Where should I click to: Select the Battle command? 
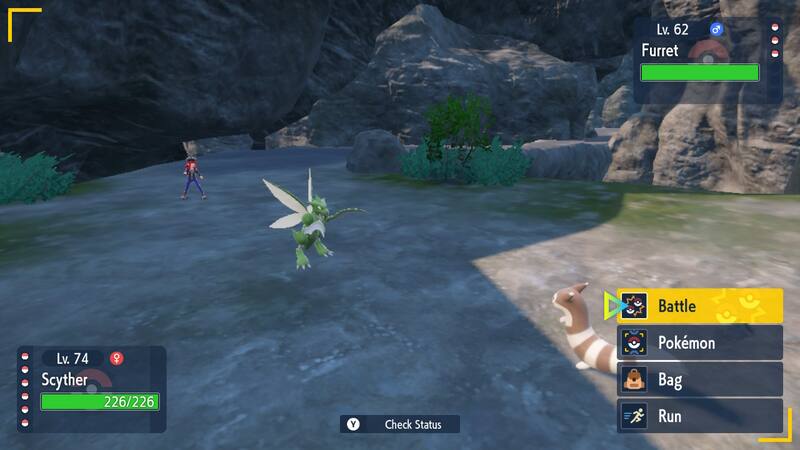coord(699,305)
